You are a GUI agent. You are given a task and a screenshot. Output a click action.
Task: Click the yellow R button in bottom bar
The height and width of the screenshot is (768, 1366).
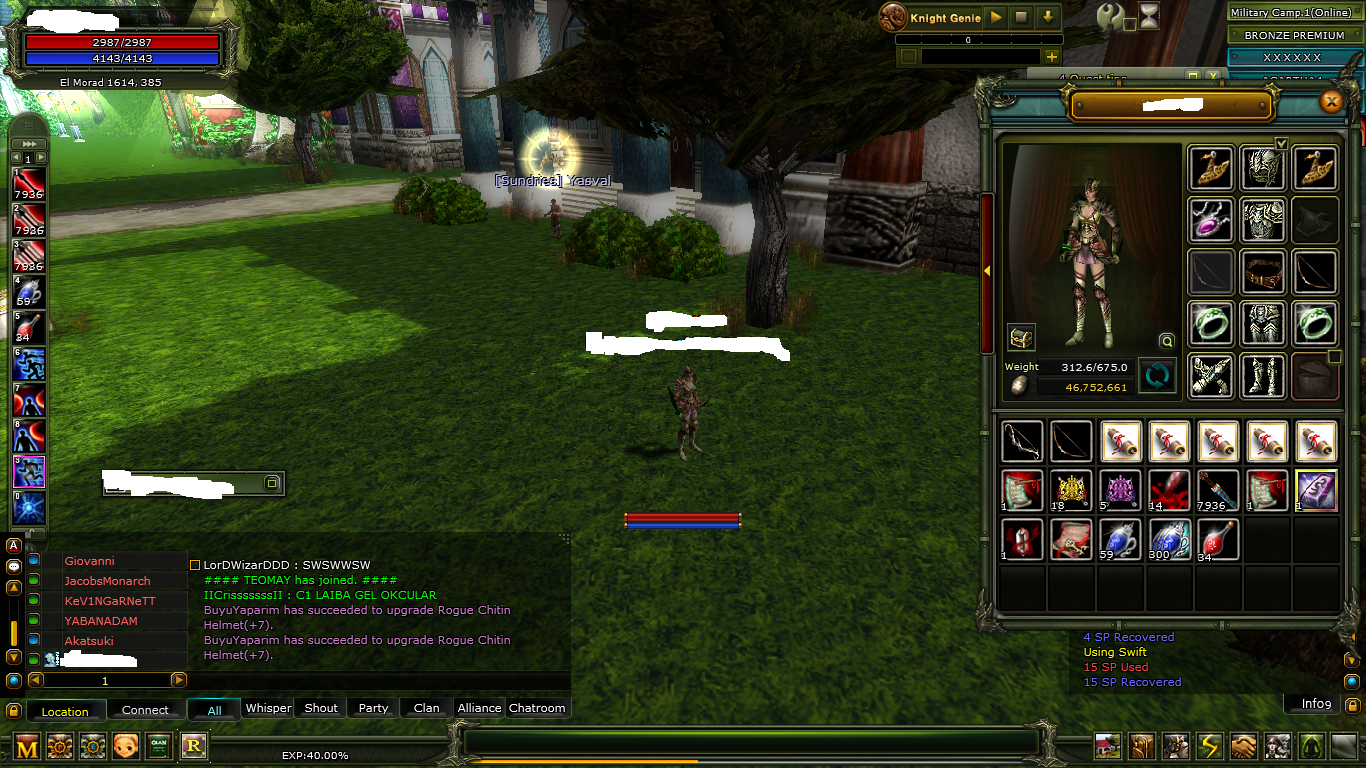tap(193, 745)
